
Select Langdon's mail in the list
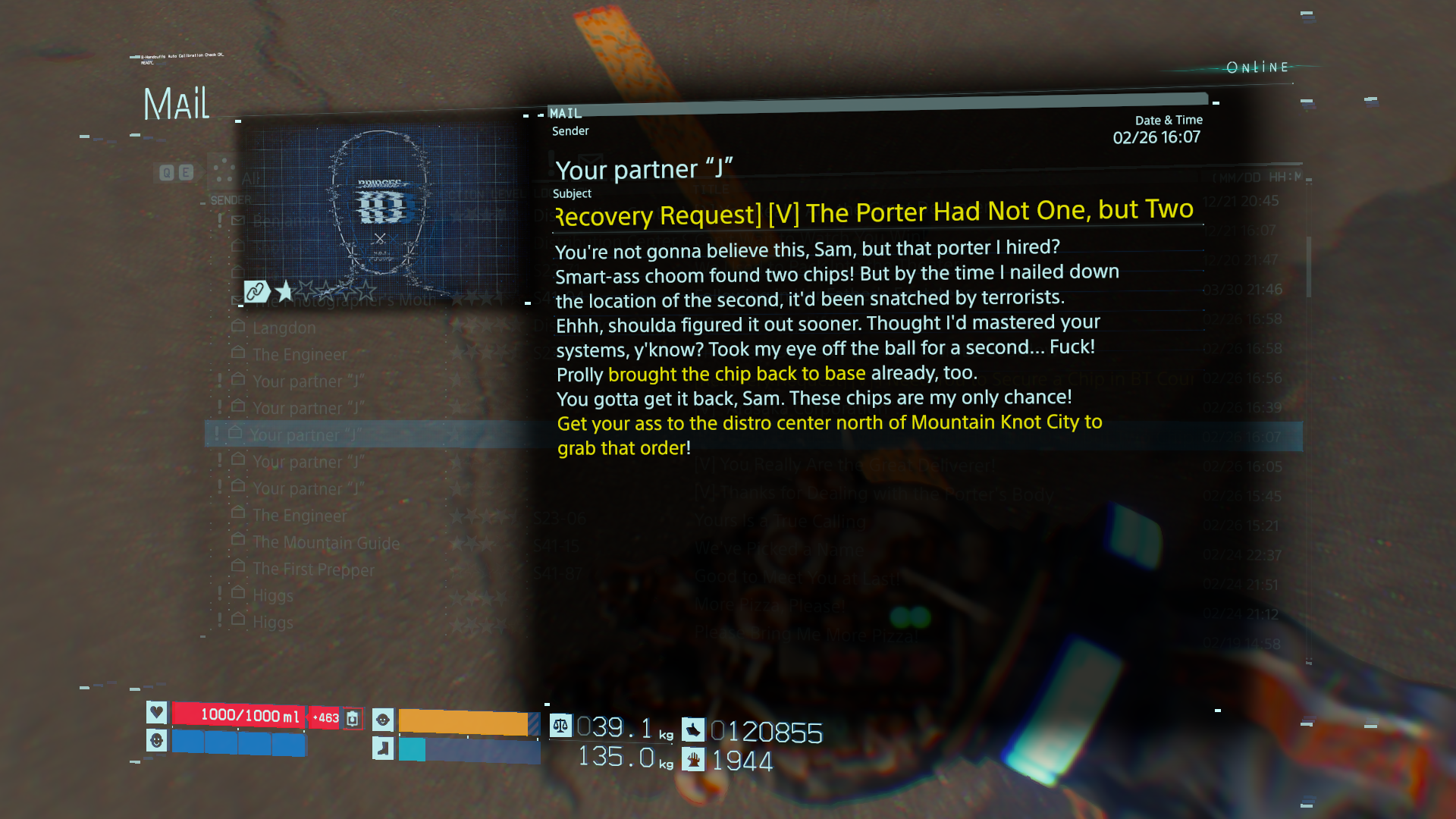(x=284, y=328)
